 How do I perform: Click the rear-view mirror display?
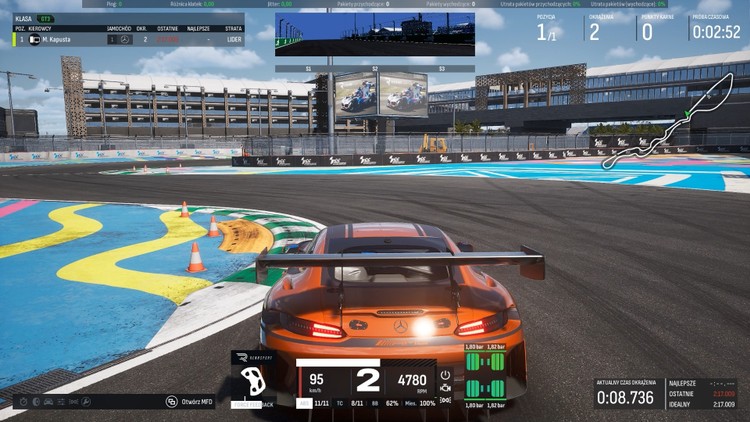375,35
